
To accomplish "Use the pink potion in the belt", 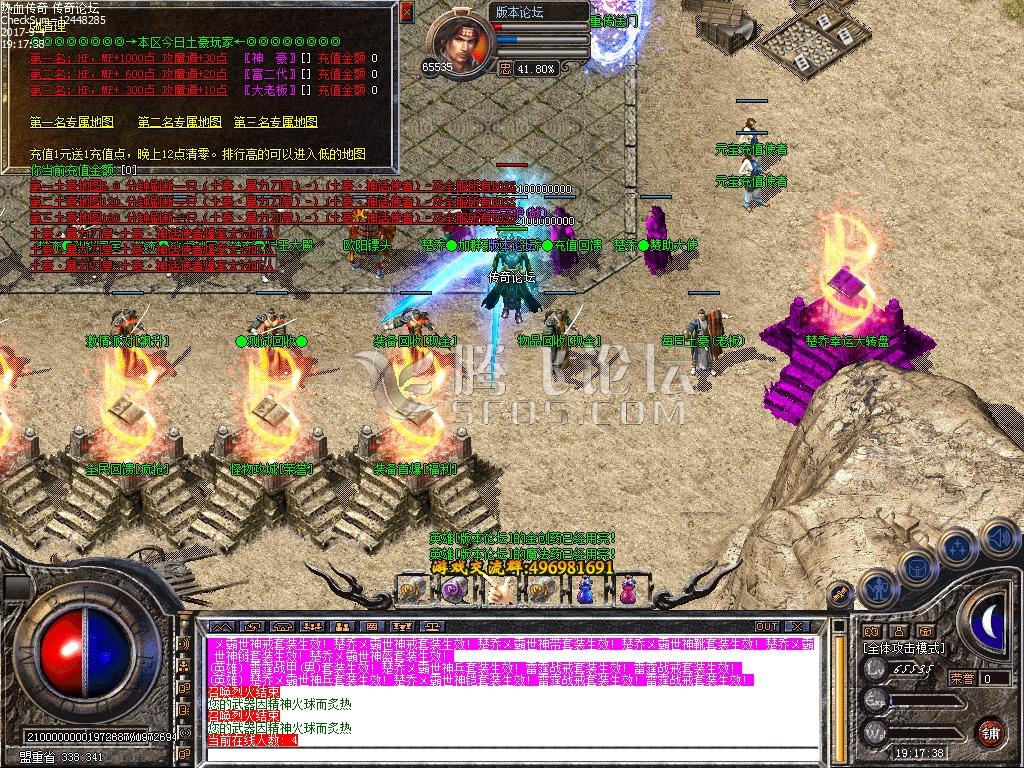I will [628, 591].
